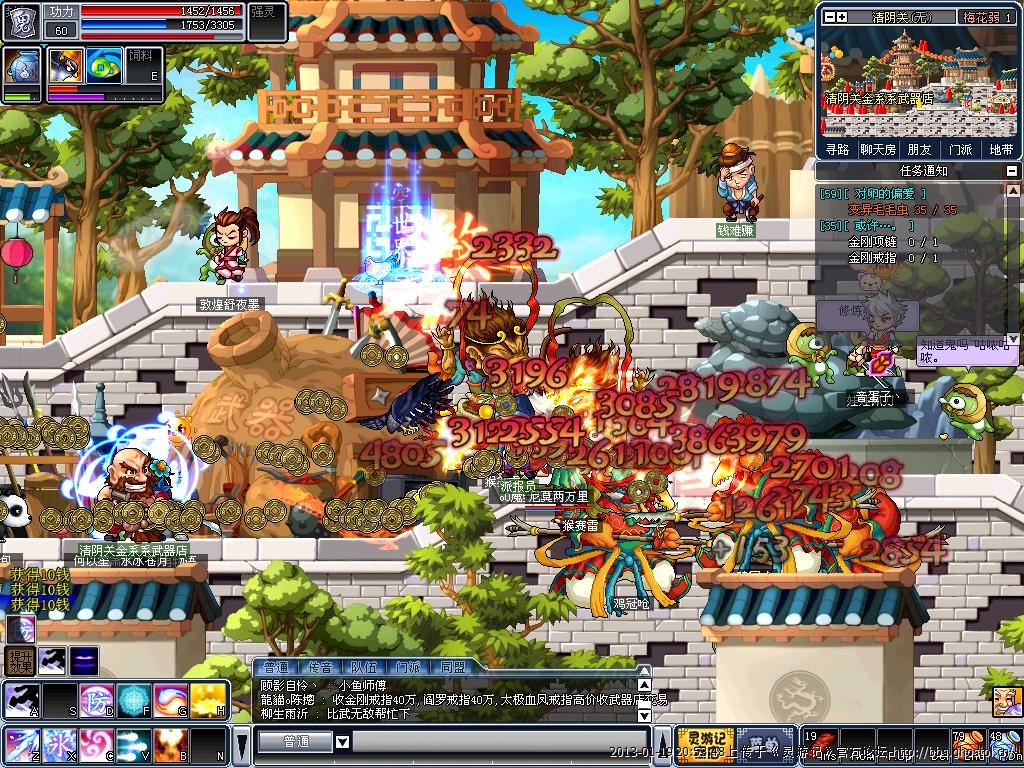The image size is (1024, 768).
Task: Switch chat to the 同盟 alliance tab
Action: tap(452, 667)
